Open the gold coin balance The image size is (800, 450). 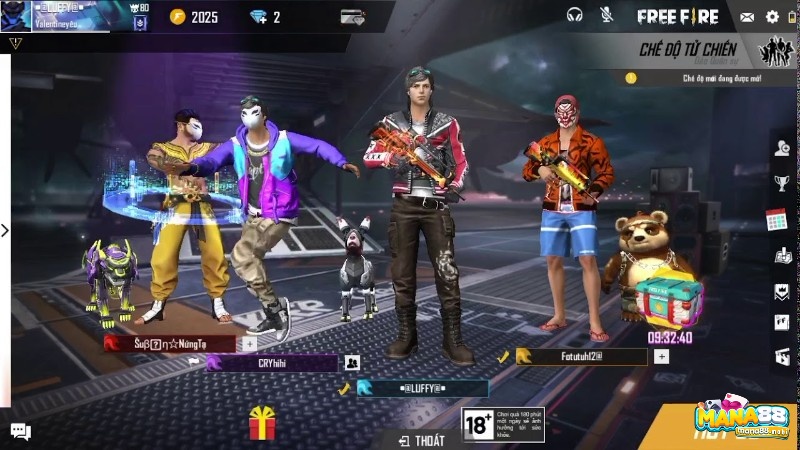tap(194, 17)
